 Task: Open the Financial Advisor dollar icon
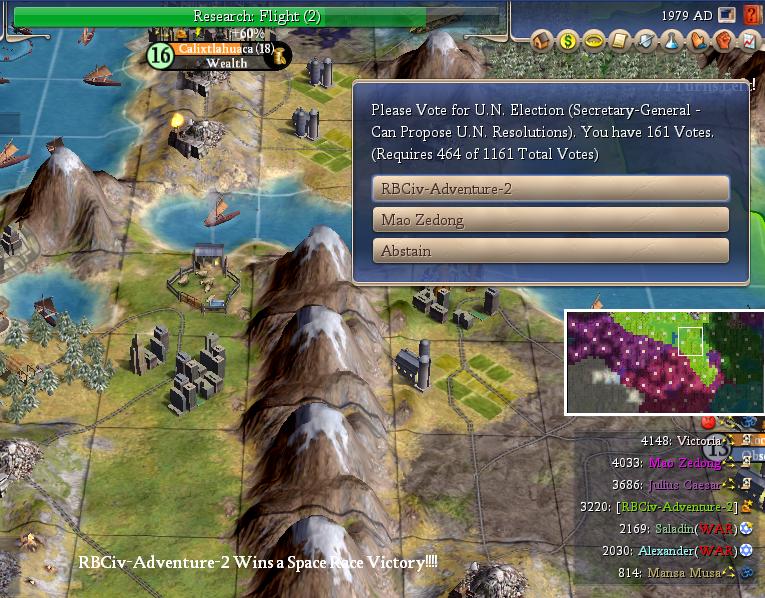pyautogui.click(x=568, y=42)
